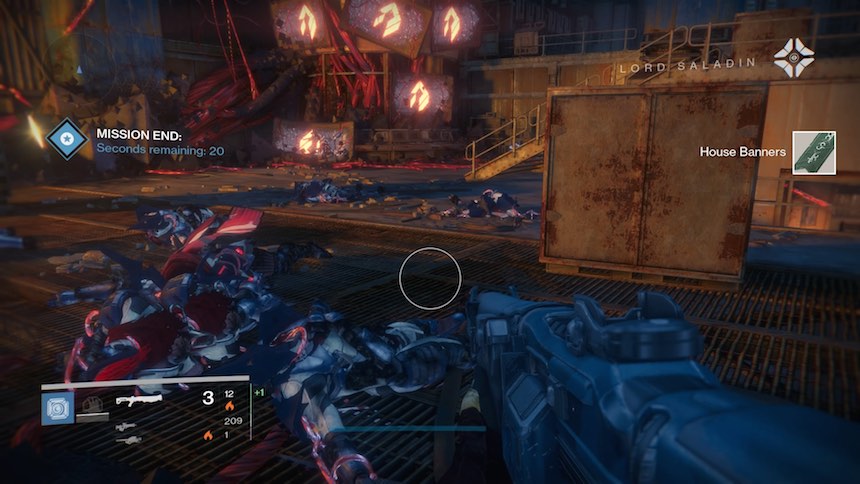Select the equipped shotgun weapon icon
860x484 pixels.
(138, 399)
